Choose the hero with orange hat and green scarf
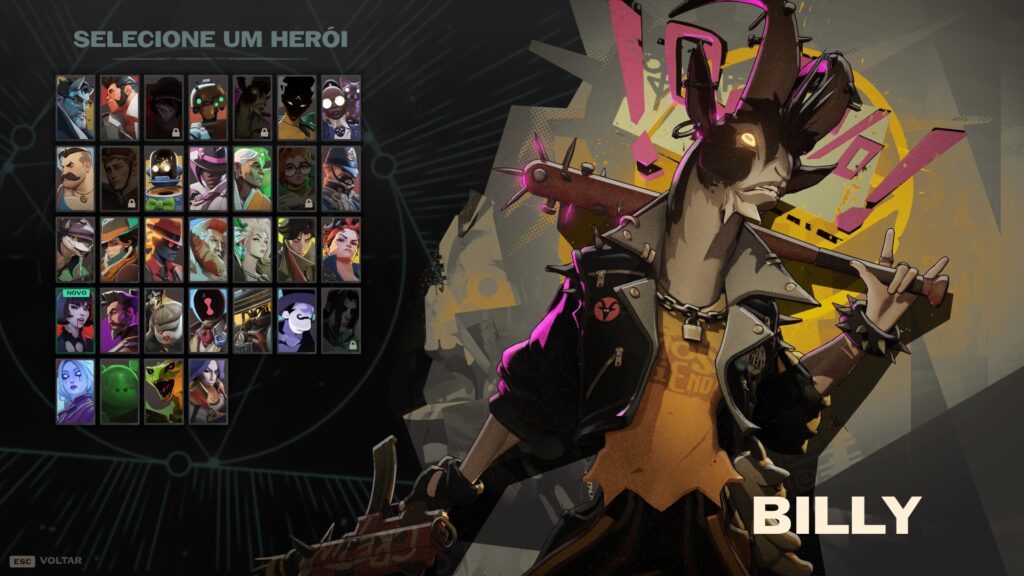 coord(119,249)
